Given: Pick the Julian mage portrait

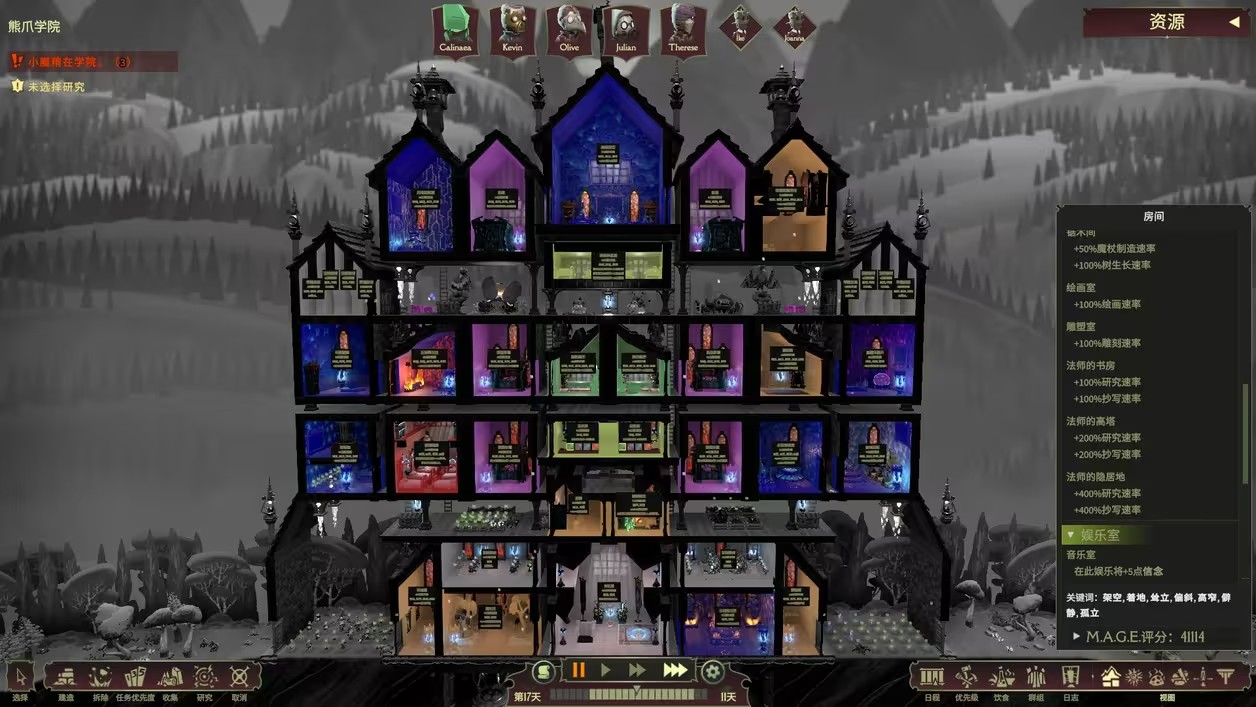Looking at the screenshot, I should coord(626,30).
